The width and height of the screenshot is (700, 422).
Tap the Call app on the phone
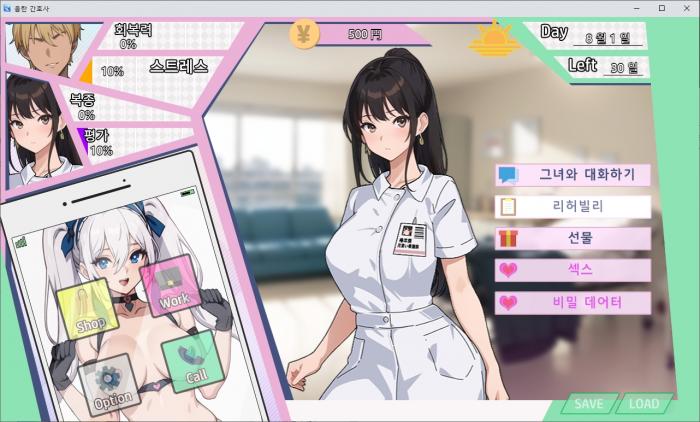tap(190, 364)
